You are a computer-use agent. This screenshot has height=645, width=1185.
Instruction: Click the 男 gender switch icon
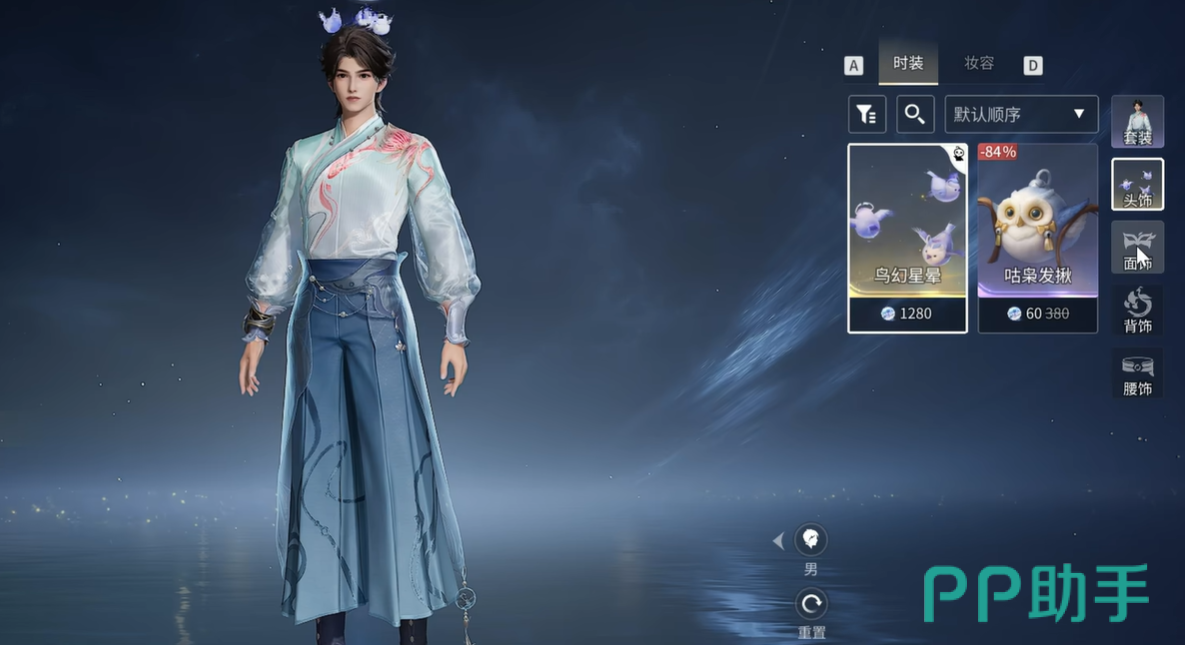pos(811,541)
